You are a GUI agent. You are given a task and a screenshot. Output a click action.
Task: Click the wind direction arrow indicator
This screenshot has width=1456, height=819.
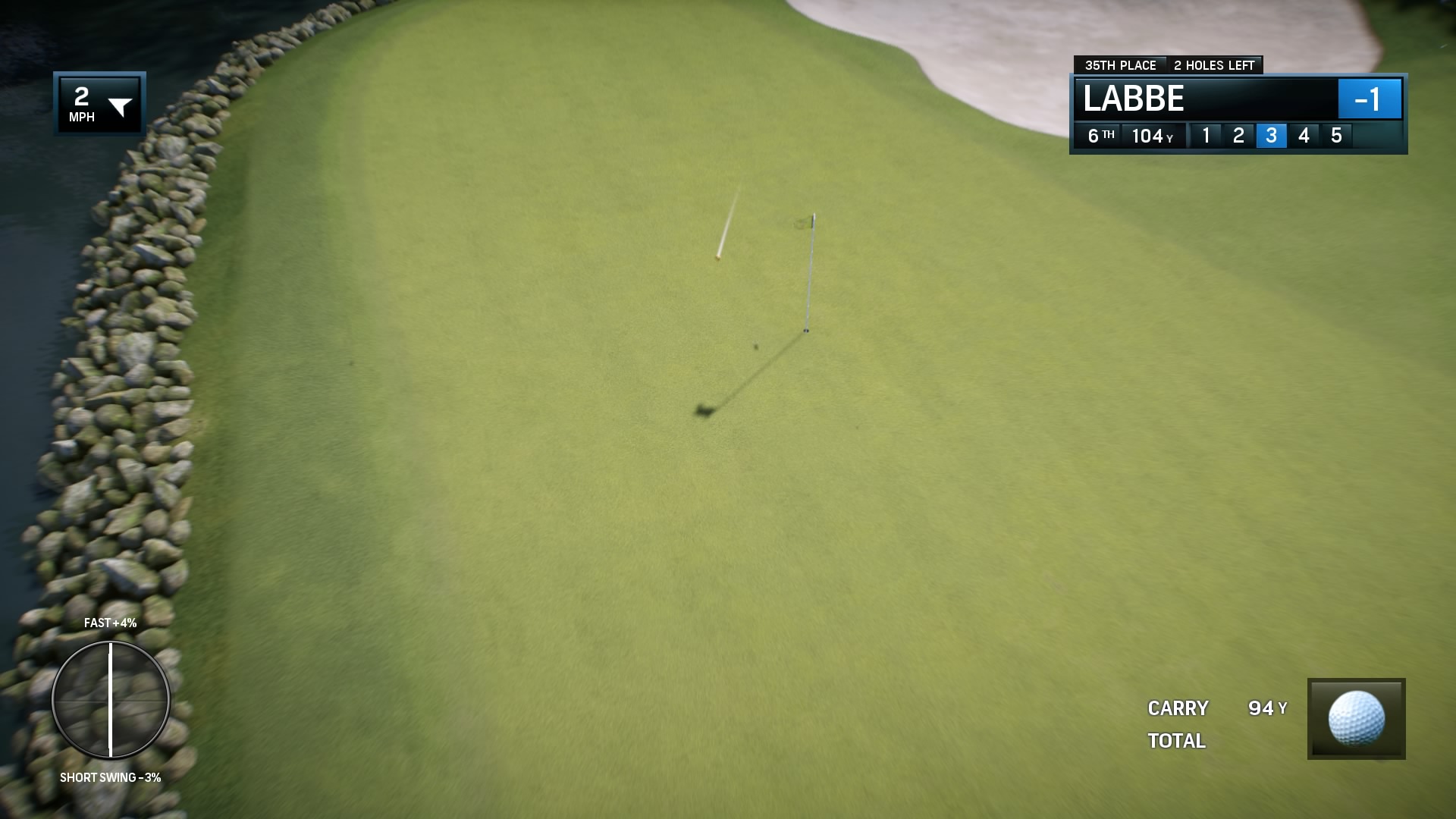(121, 105)
